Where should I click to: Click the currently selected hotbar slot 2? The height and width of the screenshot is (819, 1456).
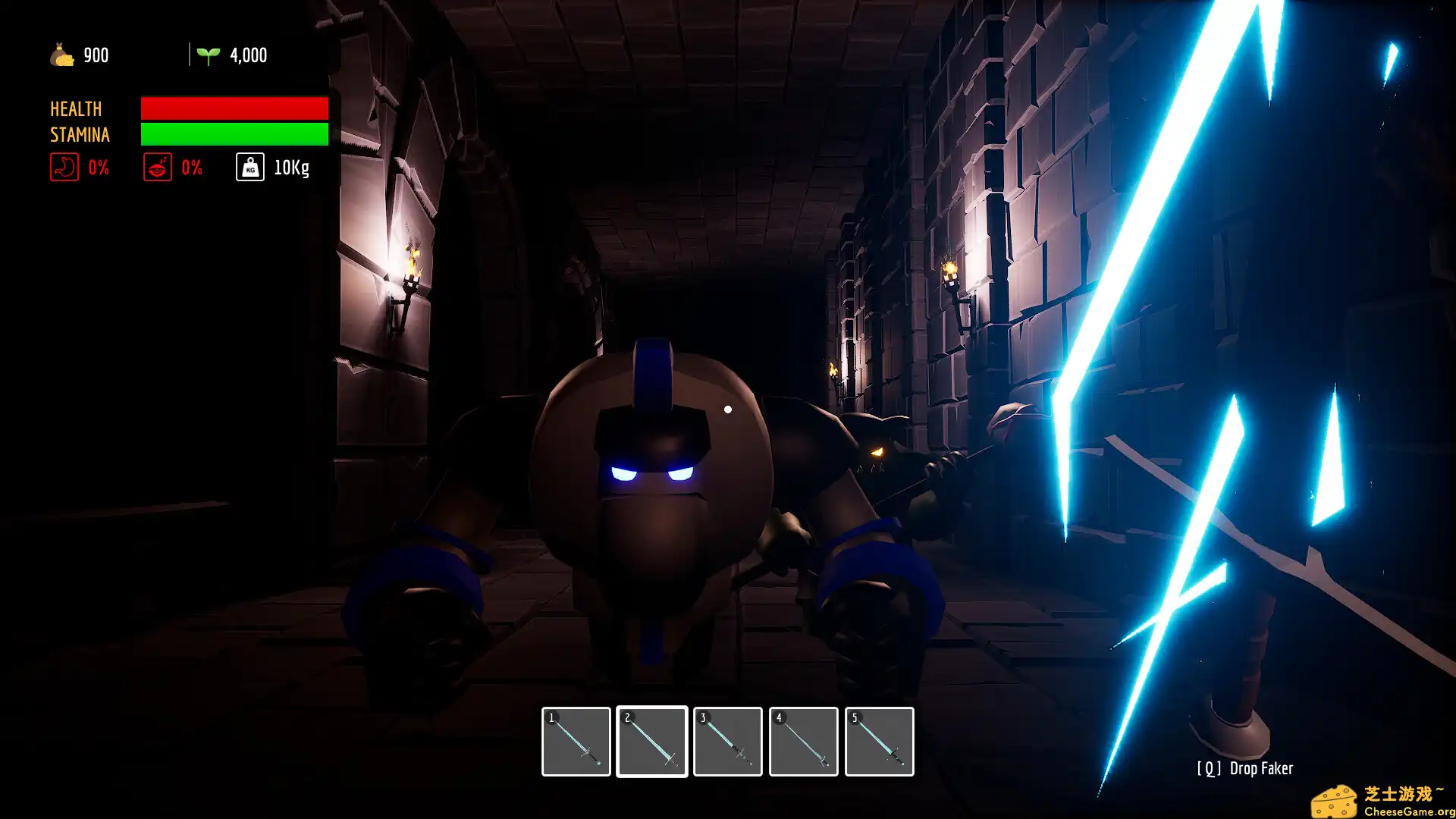point(652,741)
